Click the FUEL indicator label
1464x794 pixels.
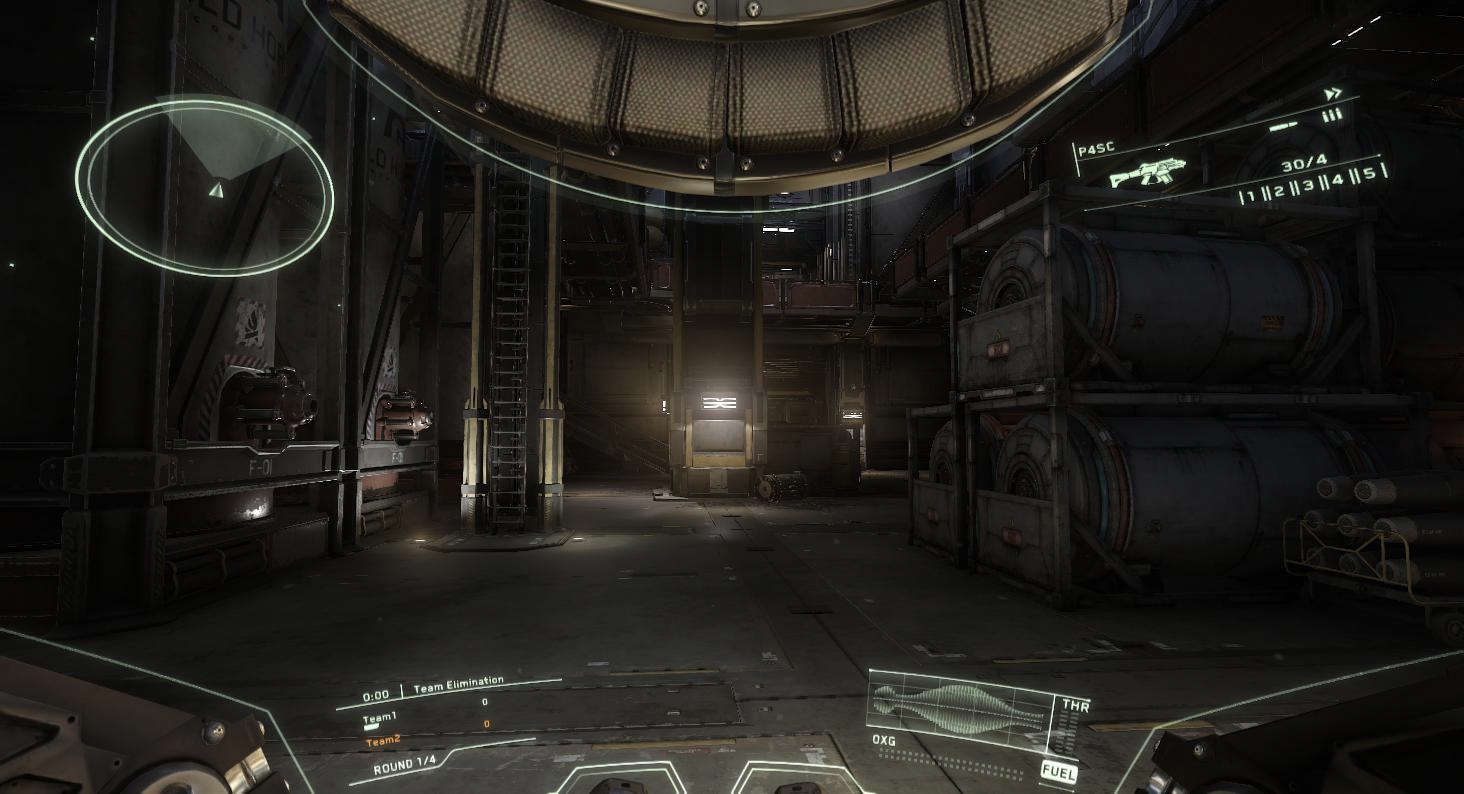point(1059,771)
